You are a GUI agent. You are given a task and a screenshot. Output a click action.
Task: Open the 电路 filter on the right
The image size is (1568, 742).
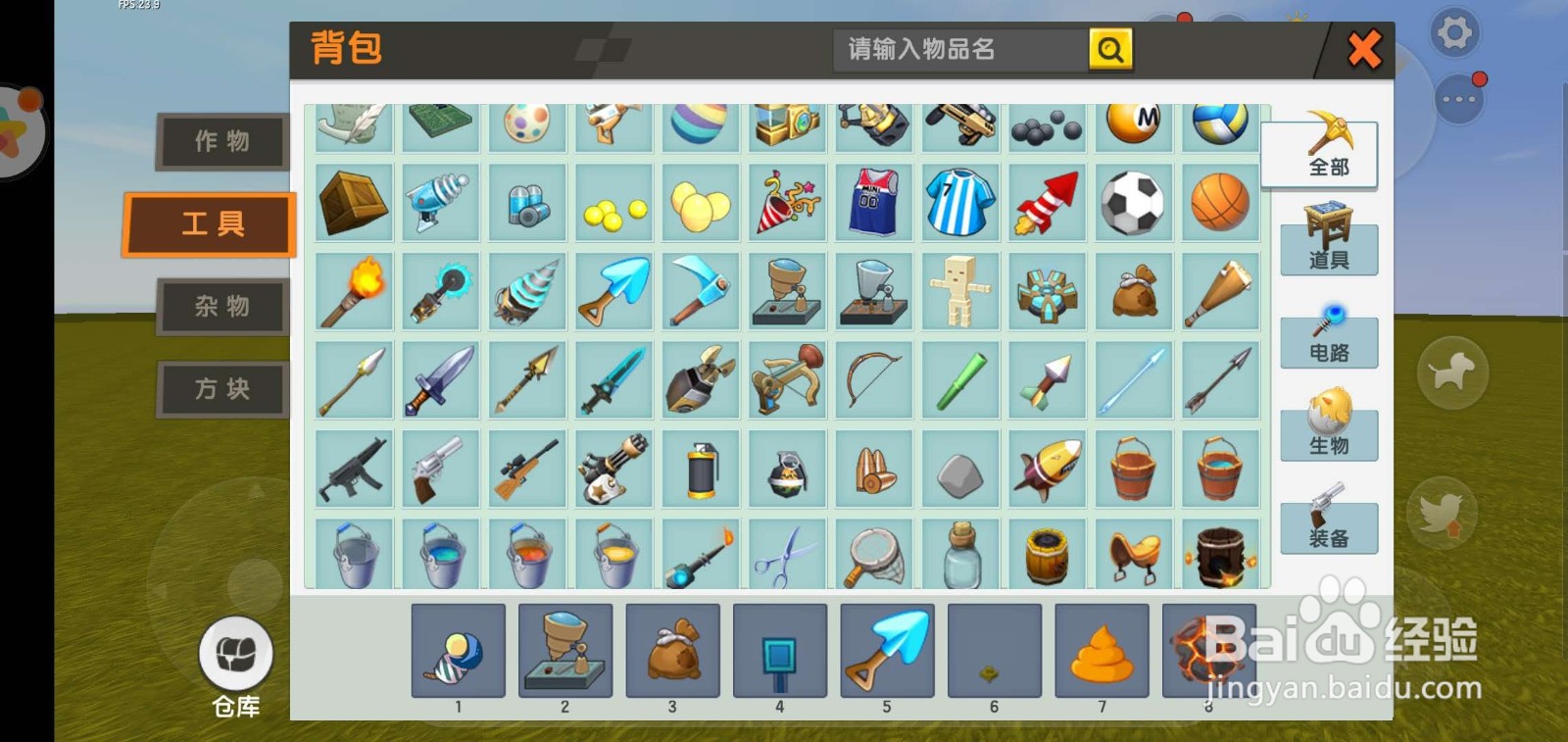click(1329, 341)
